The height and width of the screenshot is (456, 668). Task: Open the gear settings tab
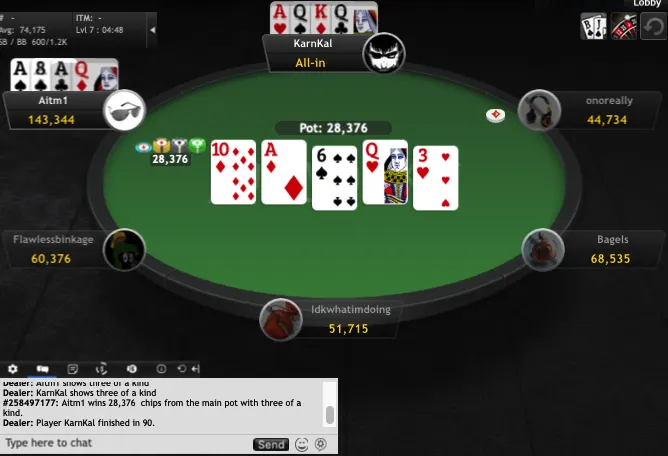tap(13, 369)
